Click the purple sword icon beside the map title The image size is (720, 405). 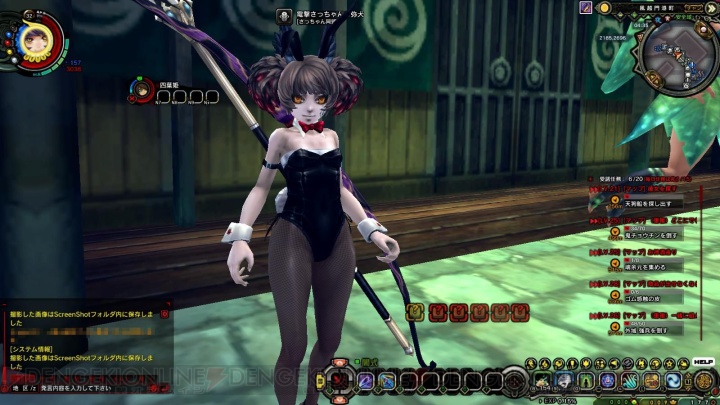click(585, 7)
